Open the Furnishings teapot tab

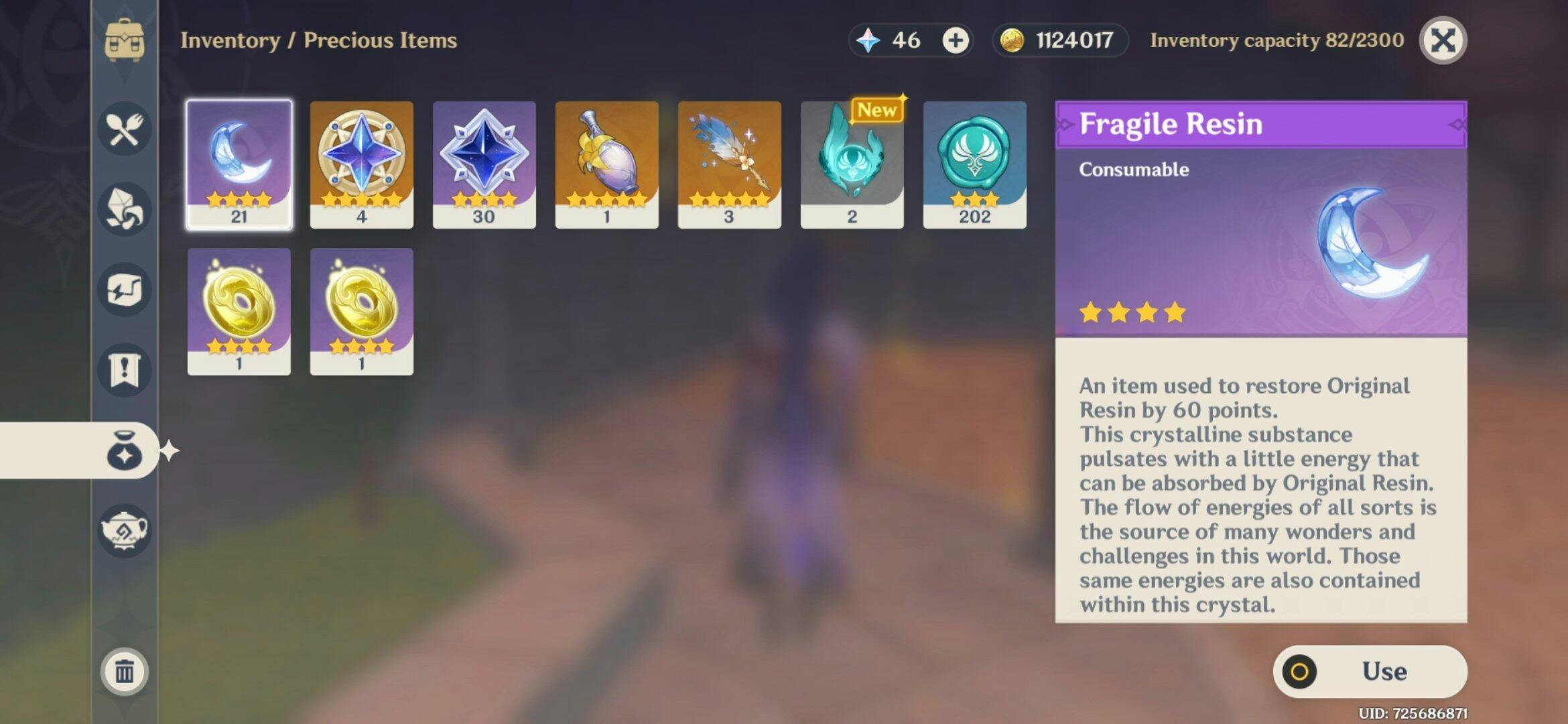(x=125, y=531)
